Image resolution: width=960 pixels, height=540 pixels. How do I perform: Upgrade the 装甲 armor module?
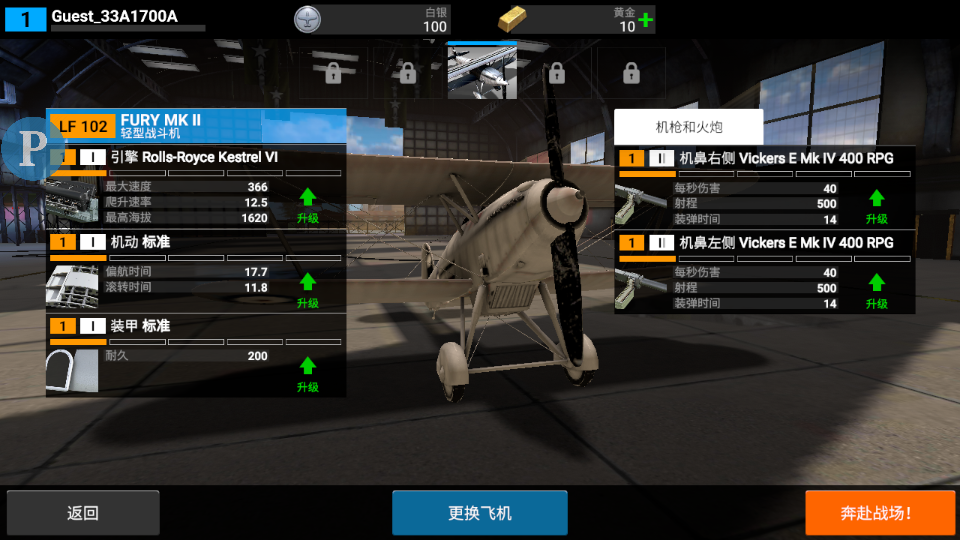(x=307, y=373)
